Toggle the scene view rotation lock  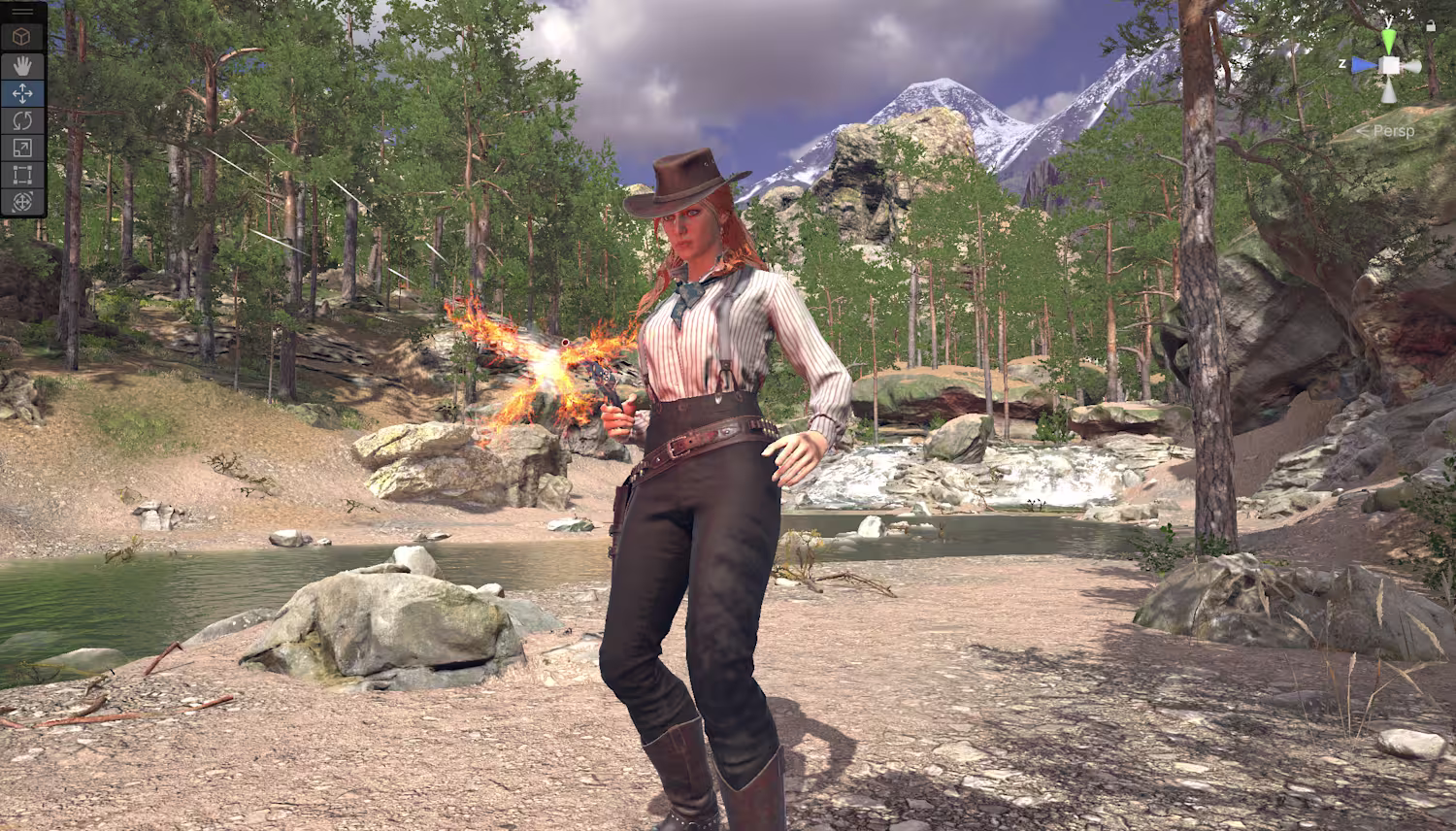[1431, 26]
